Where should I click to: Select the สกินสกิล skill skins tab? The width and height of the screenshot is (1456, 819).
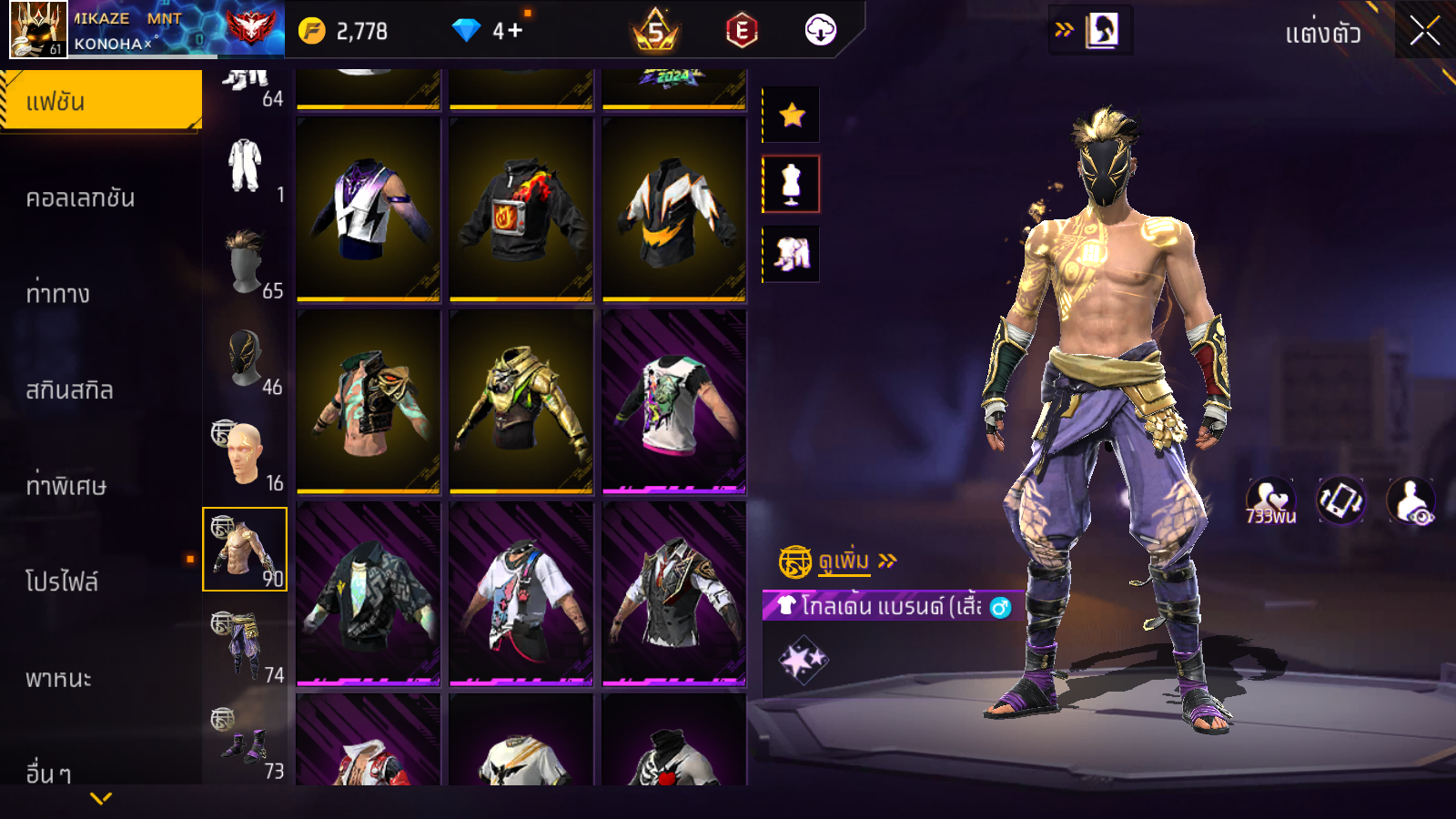[x=70, y=390]
